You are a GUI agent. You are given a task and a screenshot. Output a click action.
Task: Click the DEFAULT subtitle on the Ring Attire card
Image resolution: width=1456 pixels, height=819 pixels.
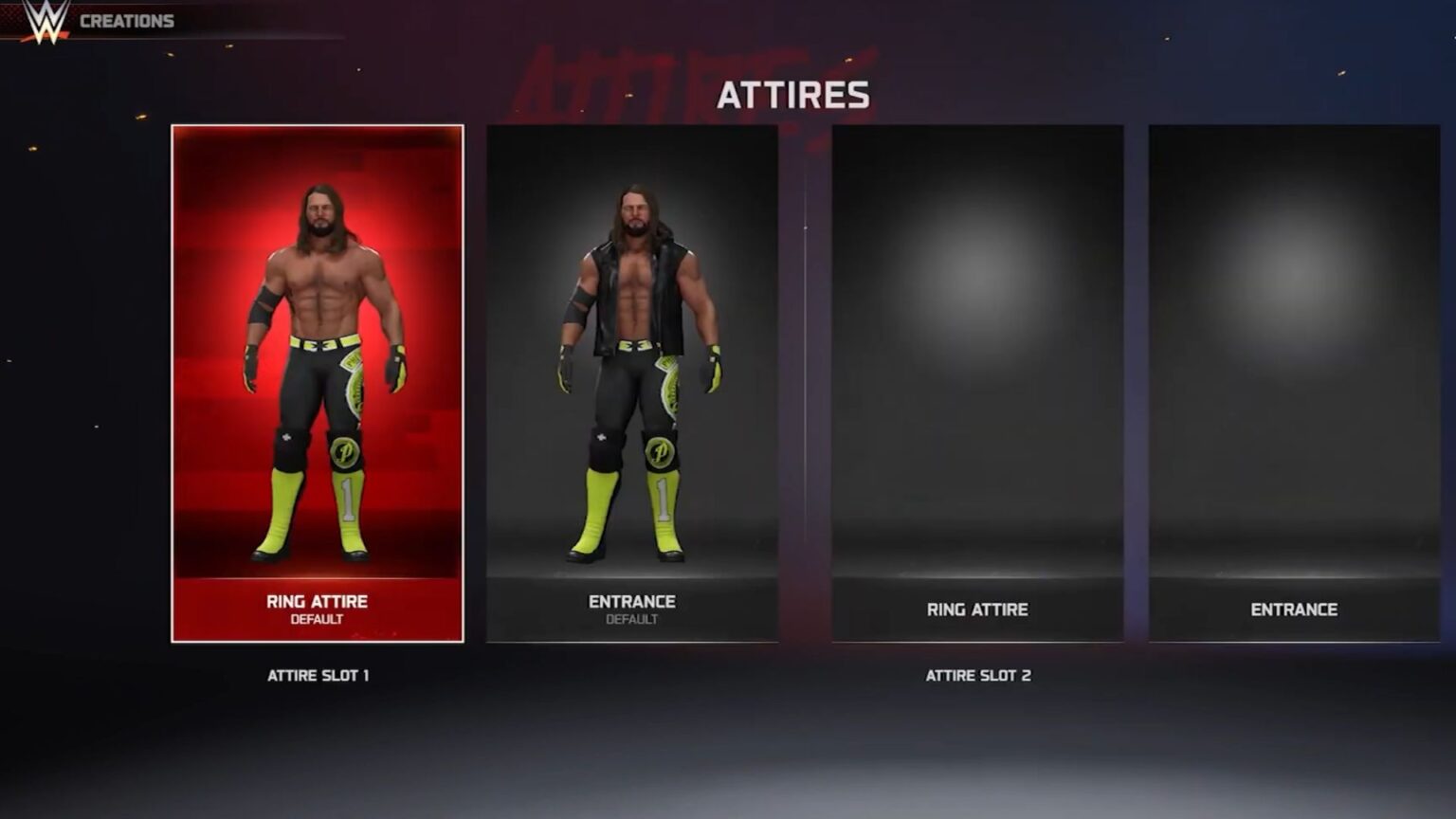point(317,621)
